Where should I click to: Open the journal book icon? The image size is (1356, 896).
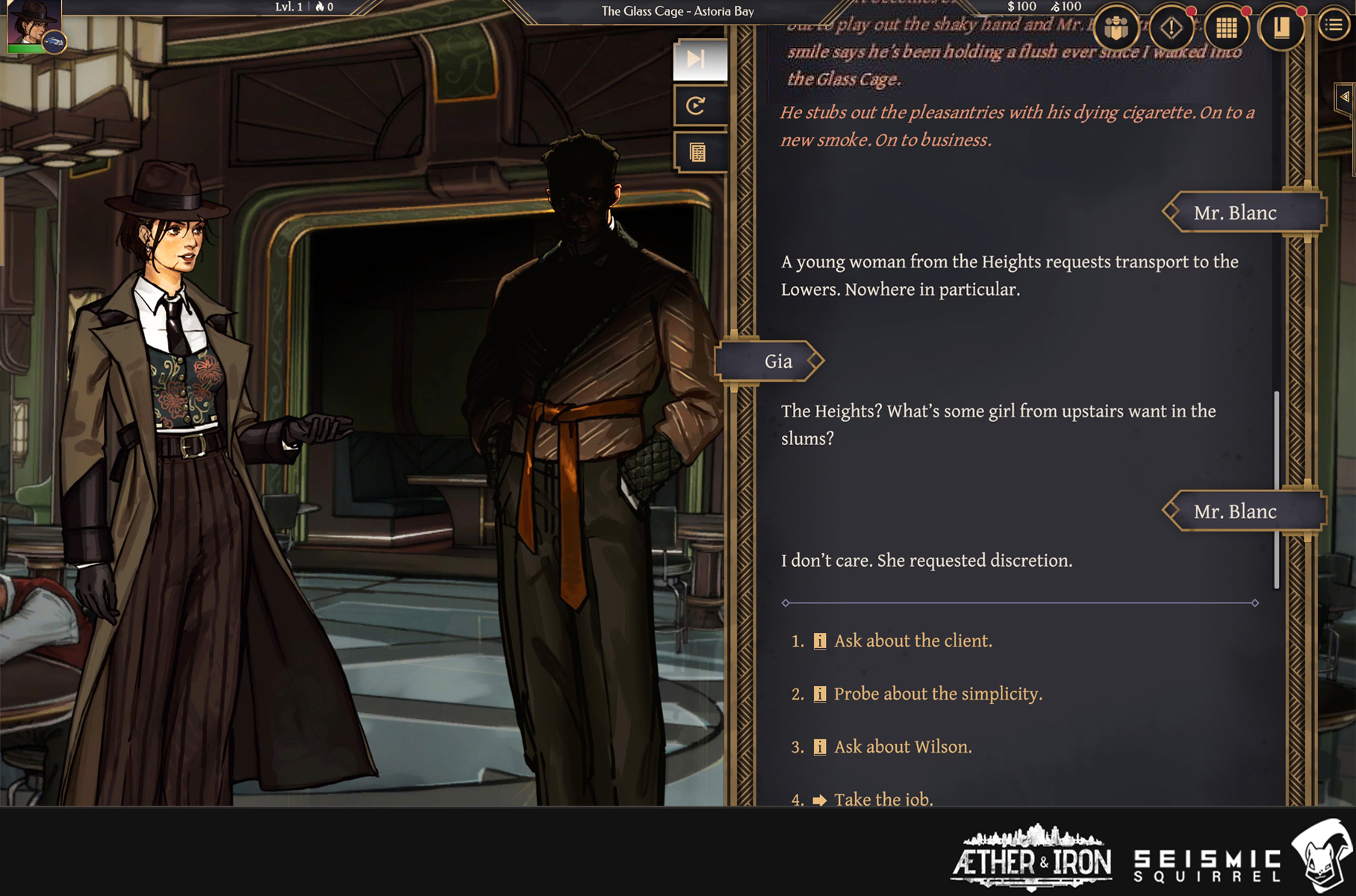click(x=1280, y=28)
